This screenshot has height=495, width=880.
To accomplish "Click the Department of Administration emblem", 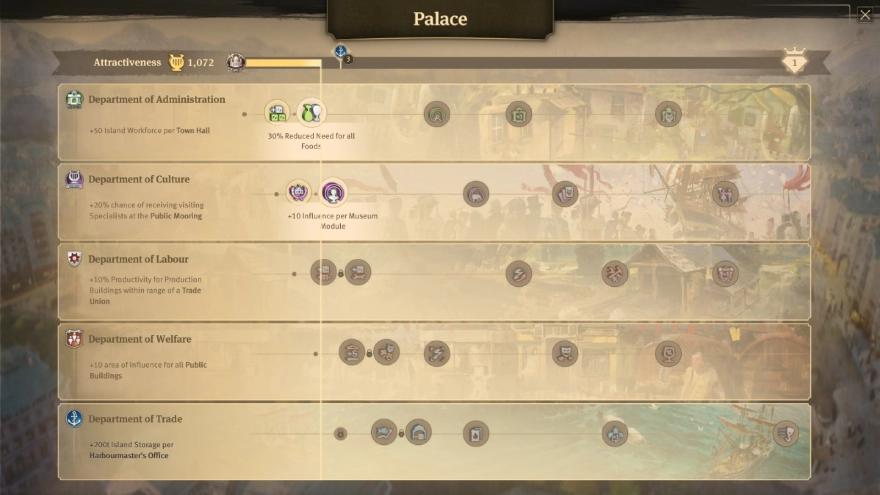I will pos(74,100).
